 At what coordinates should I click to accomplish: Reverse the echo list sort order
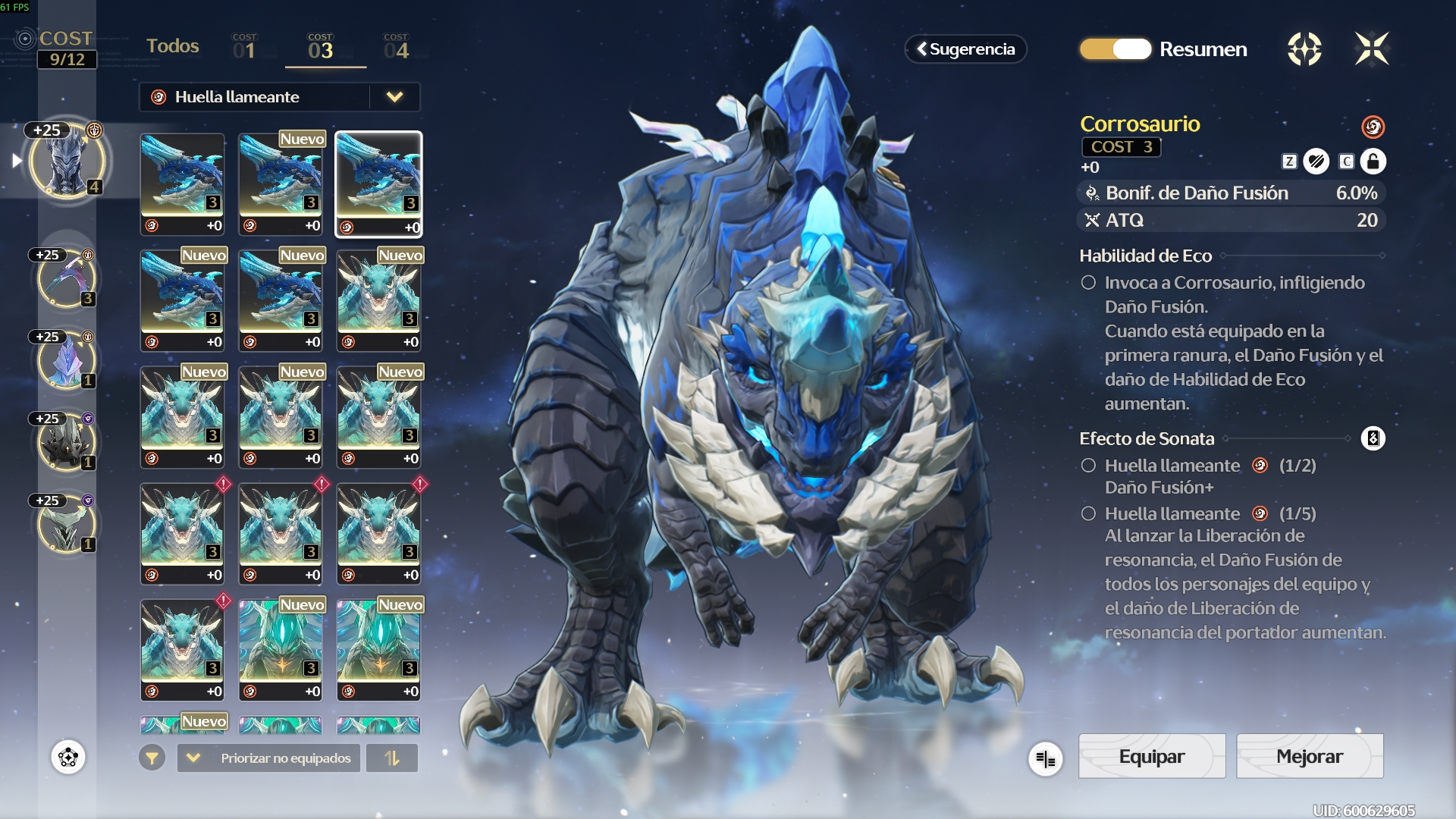pos(391,758)
